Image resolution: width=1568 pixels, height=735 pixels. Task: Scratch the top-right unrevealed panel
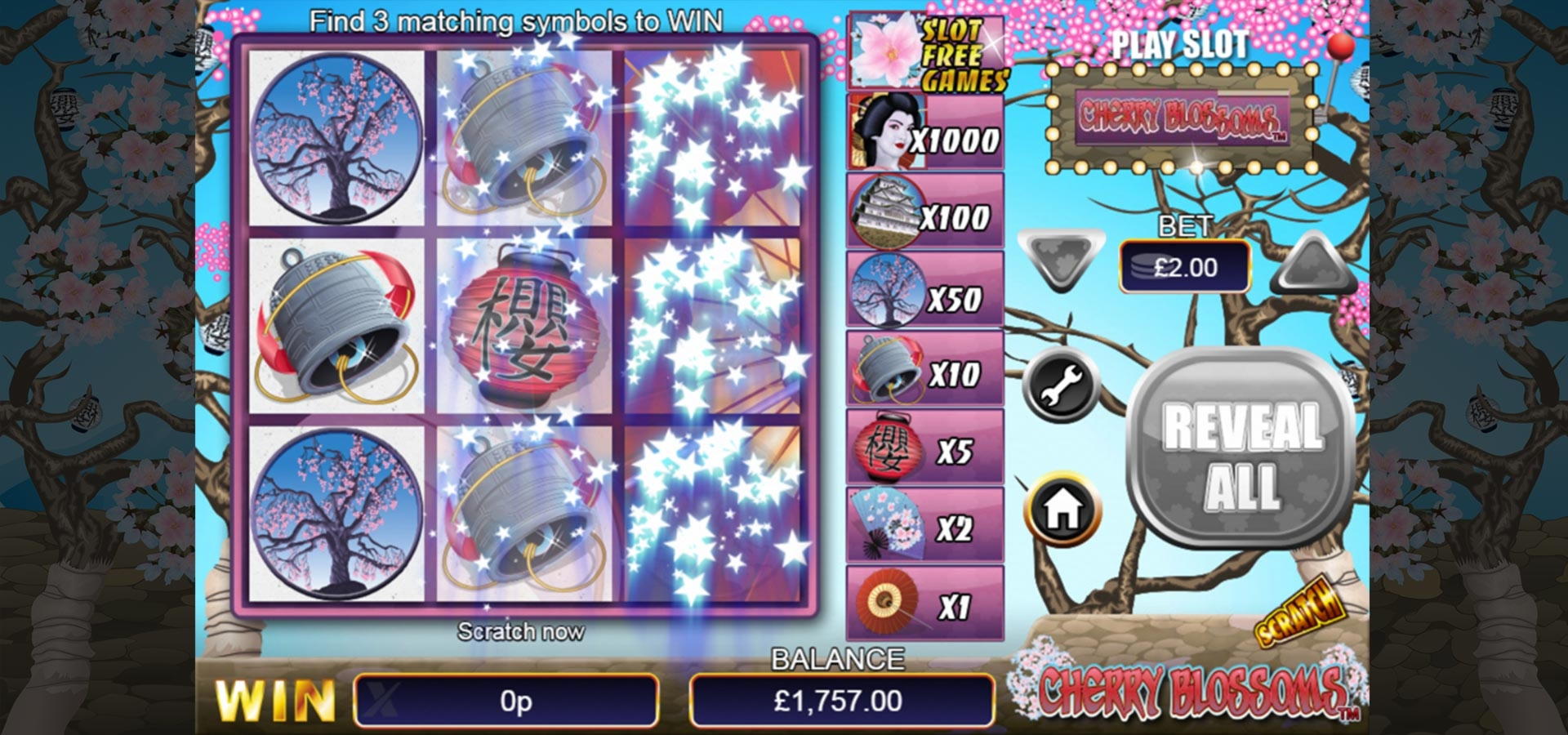pos(712,137)
